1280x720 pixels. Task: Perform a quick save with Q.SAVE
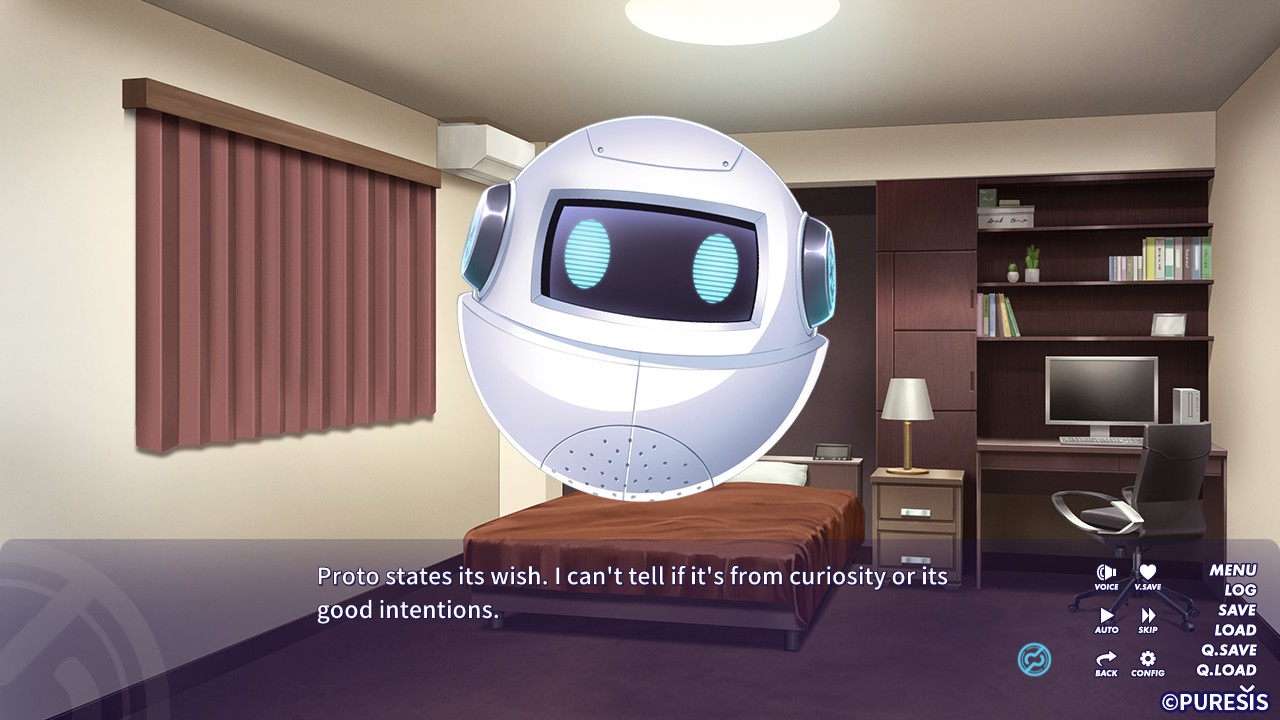coord(1230,649)
